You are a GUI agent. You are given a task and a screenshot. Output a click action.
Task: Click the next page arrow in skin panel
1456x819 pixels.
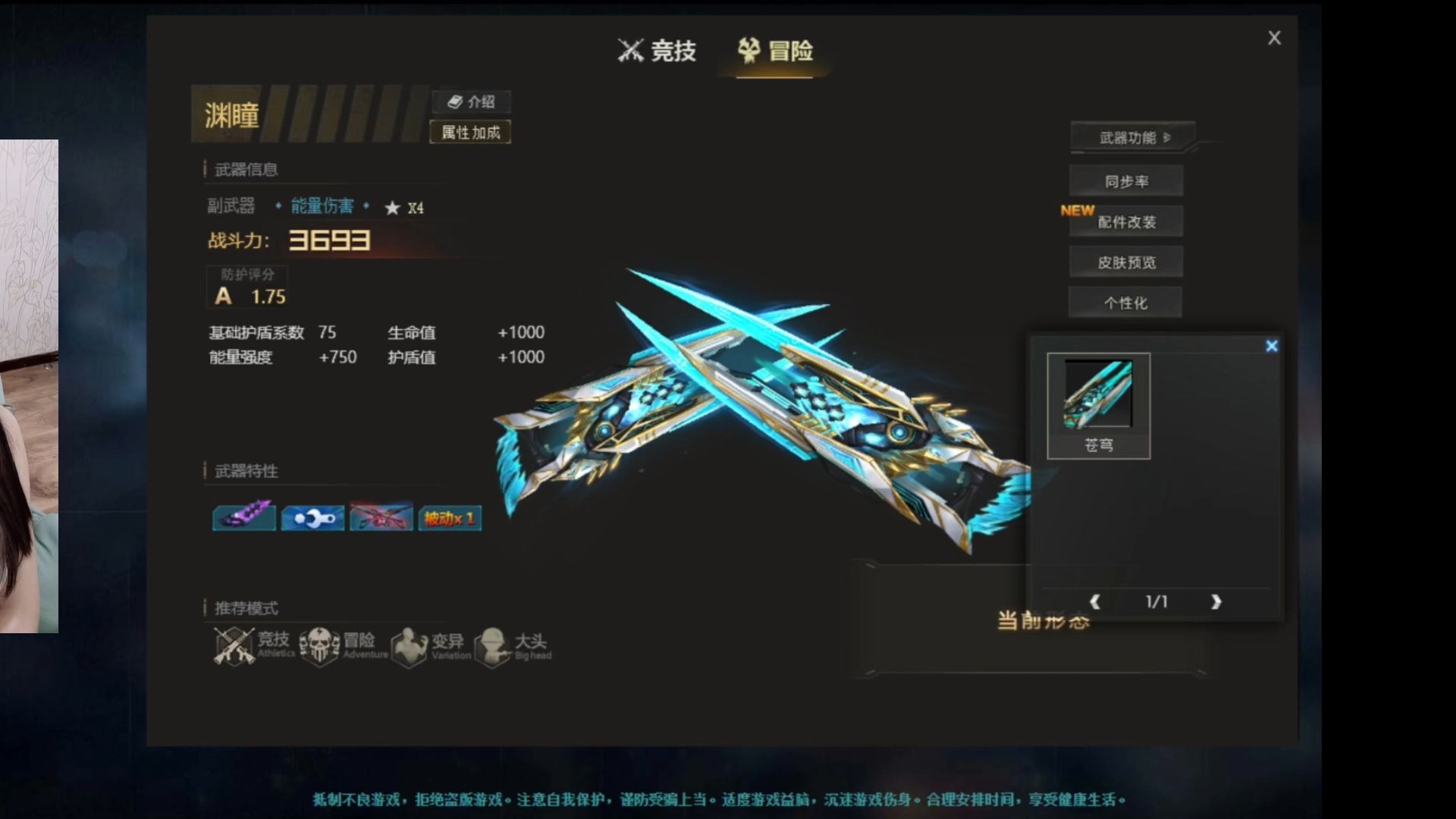point(1216,601)
